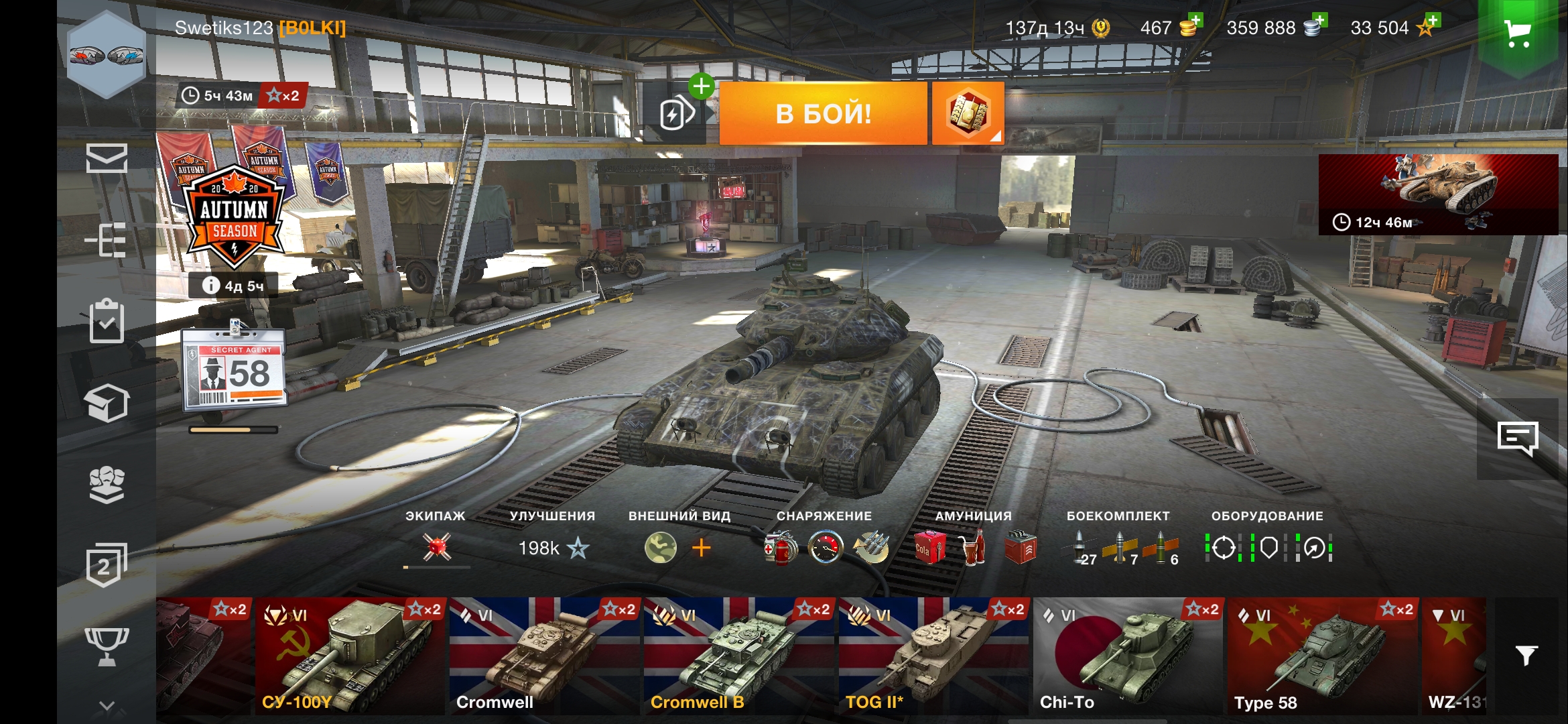The image size is (1568, 724).
Task: Pick the Chi-To tank
Action: point(1128,656)
